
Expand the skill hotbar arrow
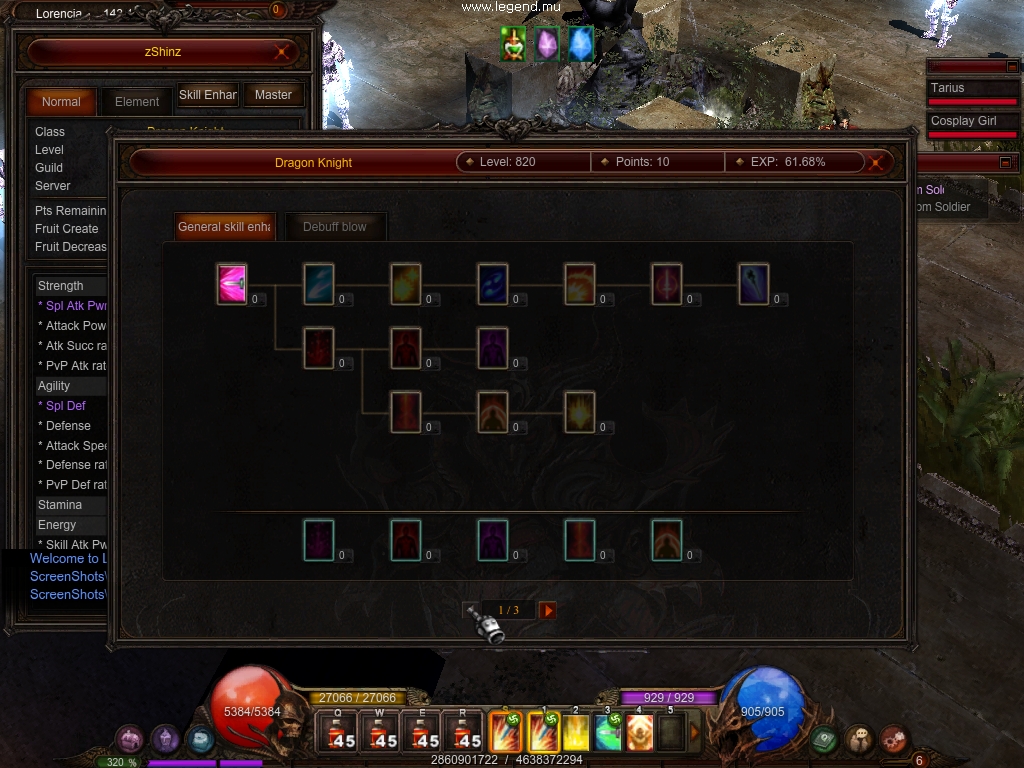coord(696,733)
